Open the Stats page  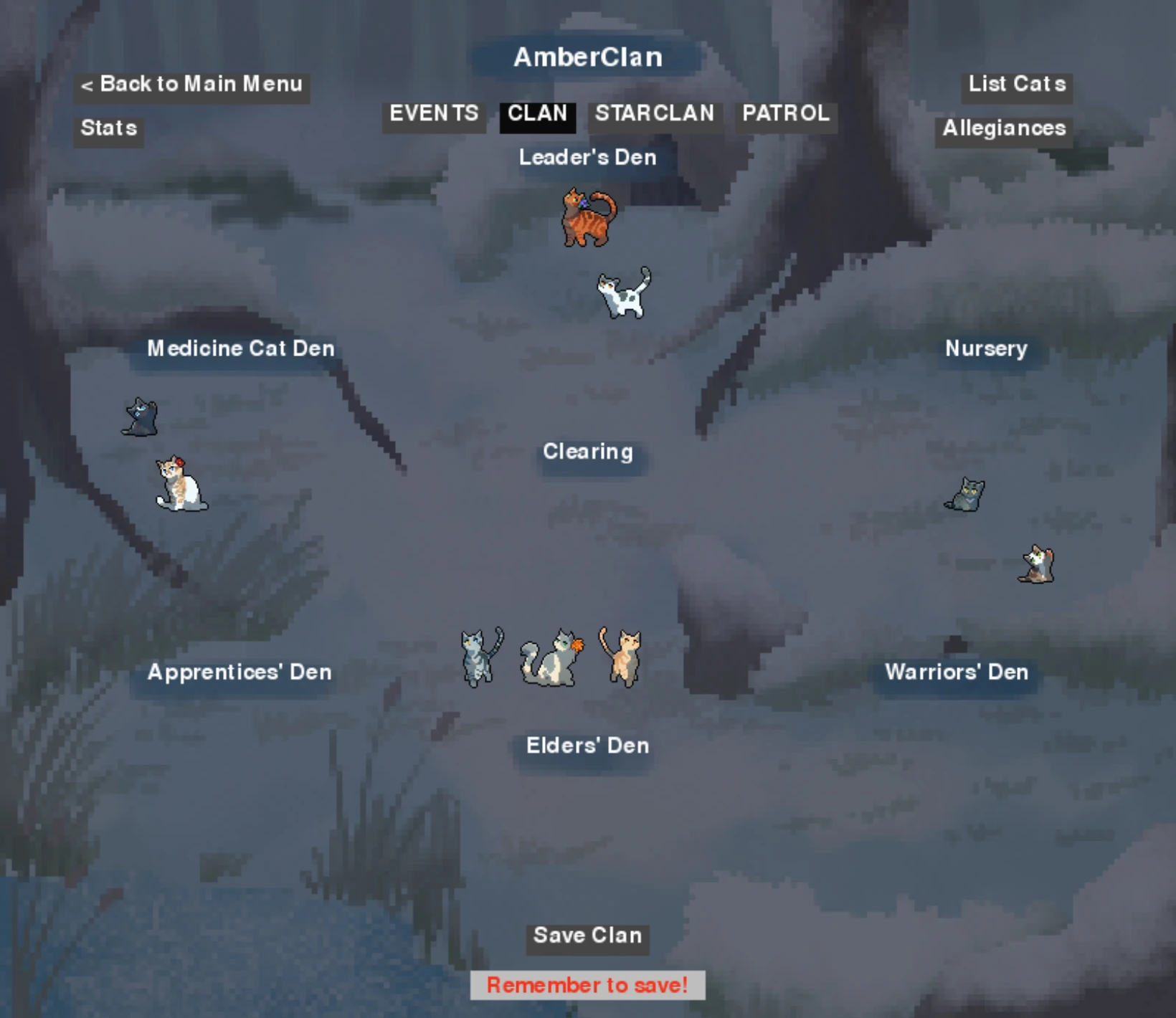tap(108, 128)
